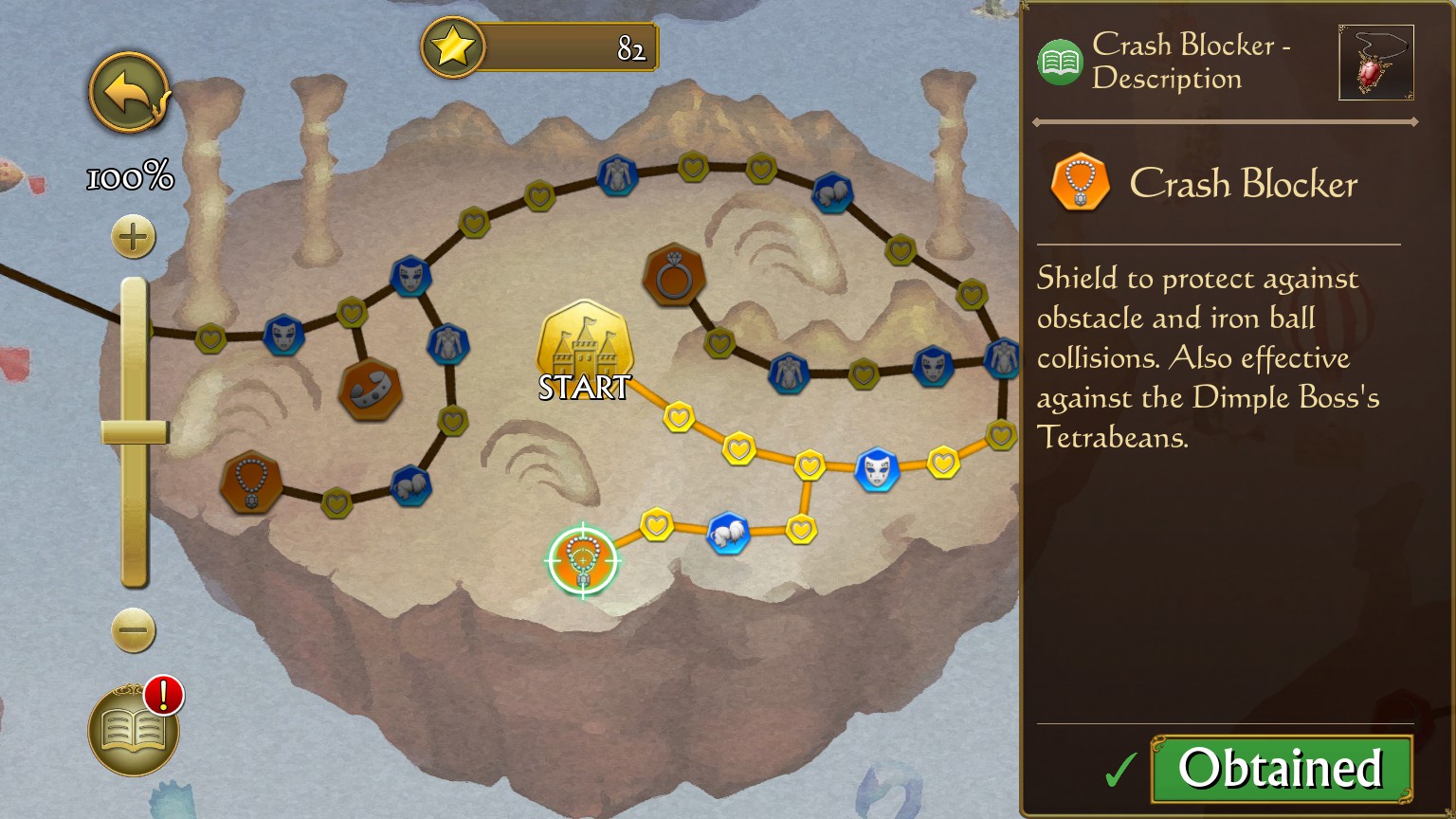Viewport: 1456px width, 819px height.
Task: Zoom in with the plus button
Action: point(133,237)
